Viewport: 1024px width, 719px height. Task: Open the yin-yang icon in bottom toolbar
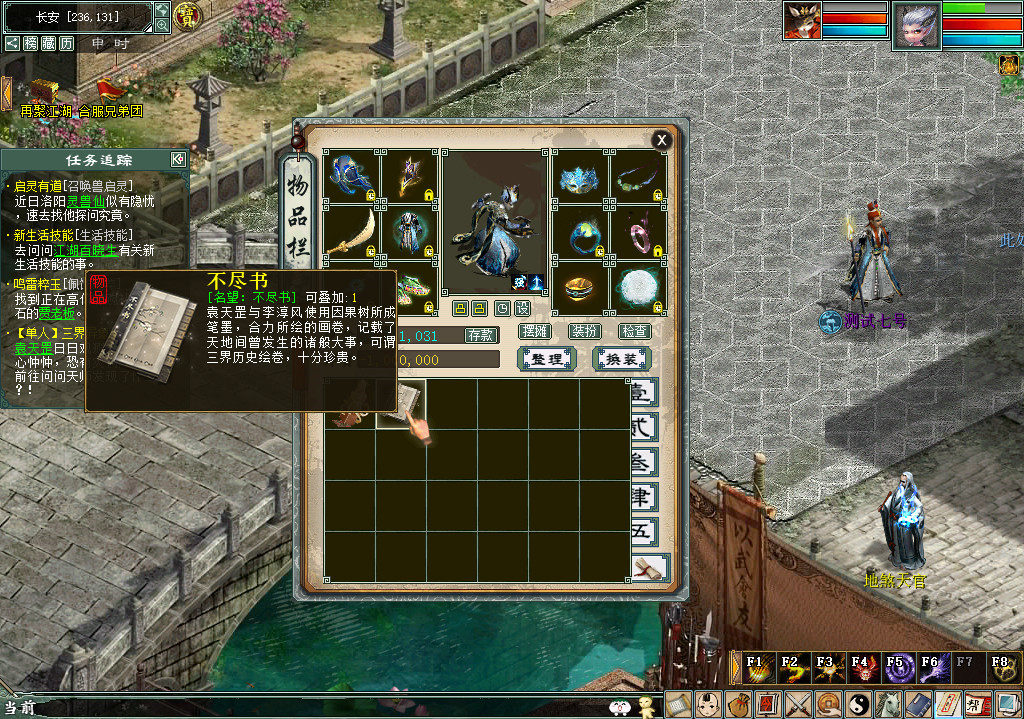click(859, 704)
